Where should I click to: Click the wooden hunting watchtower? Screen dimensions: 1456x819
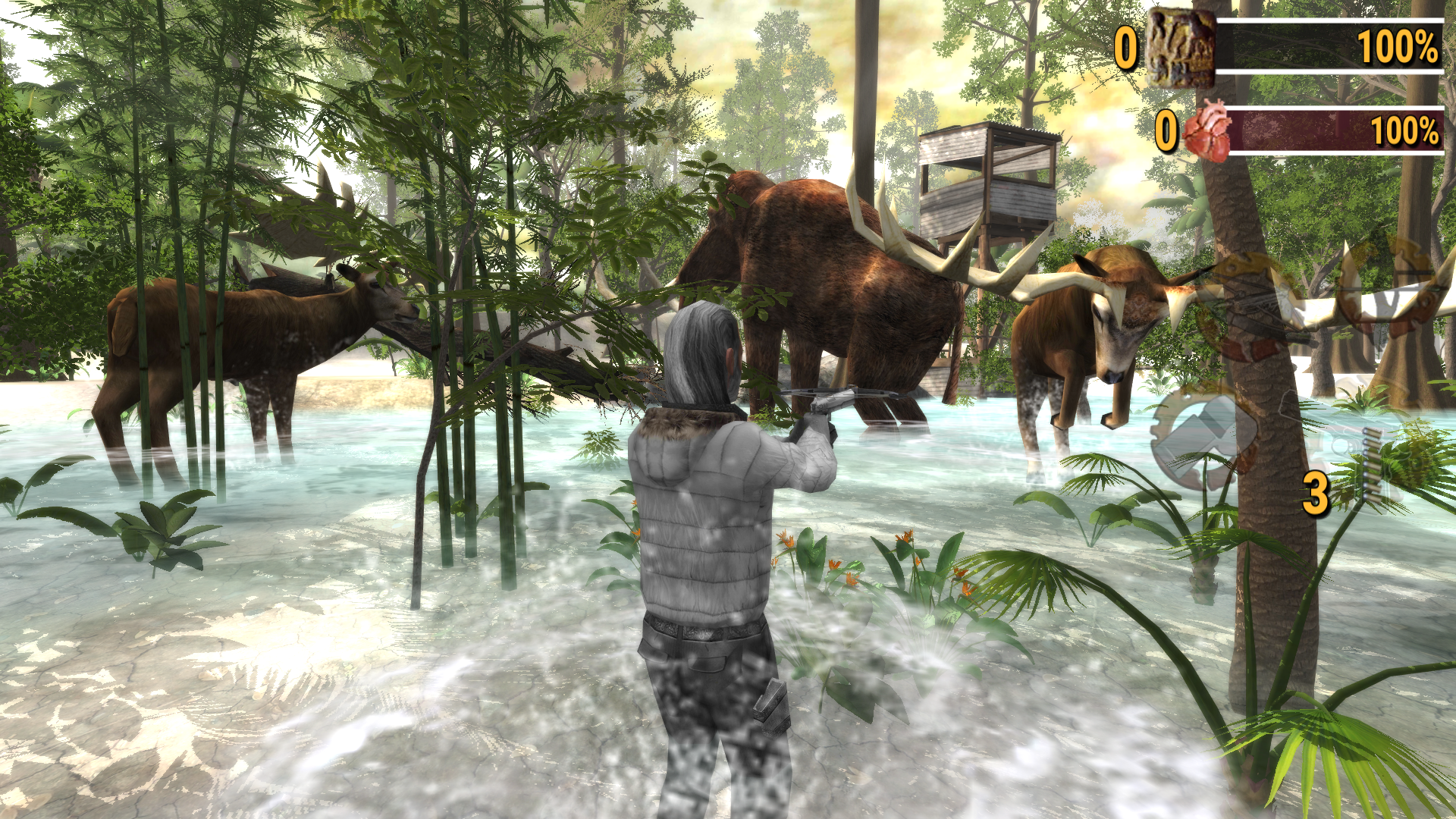point(986,182)
